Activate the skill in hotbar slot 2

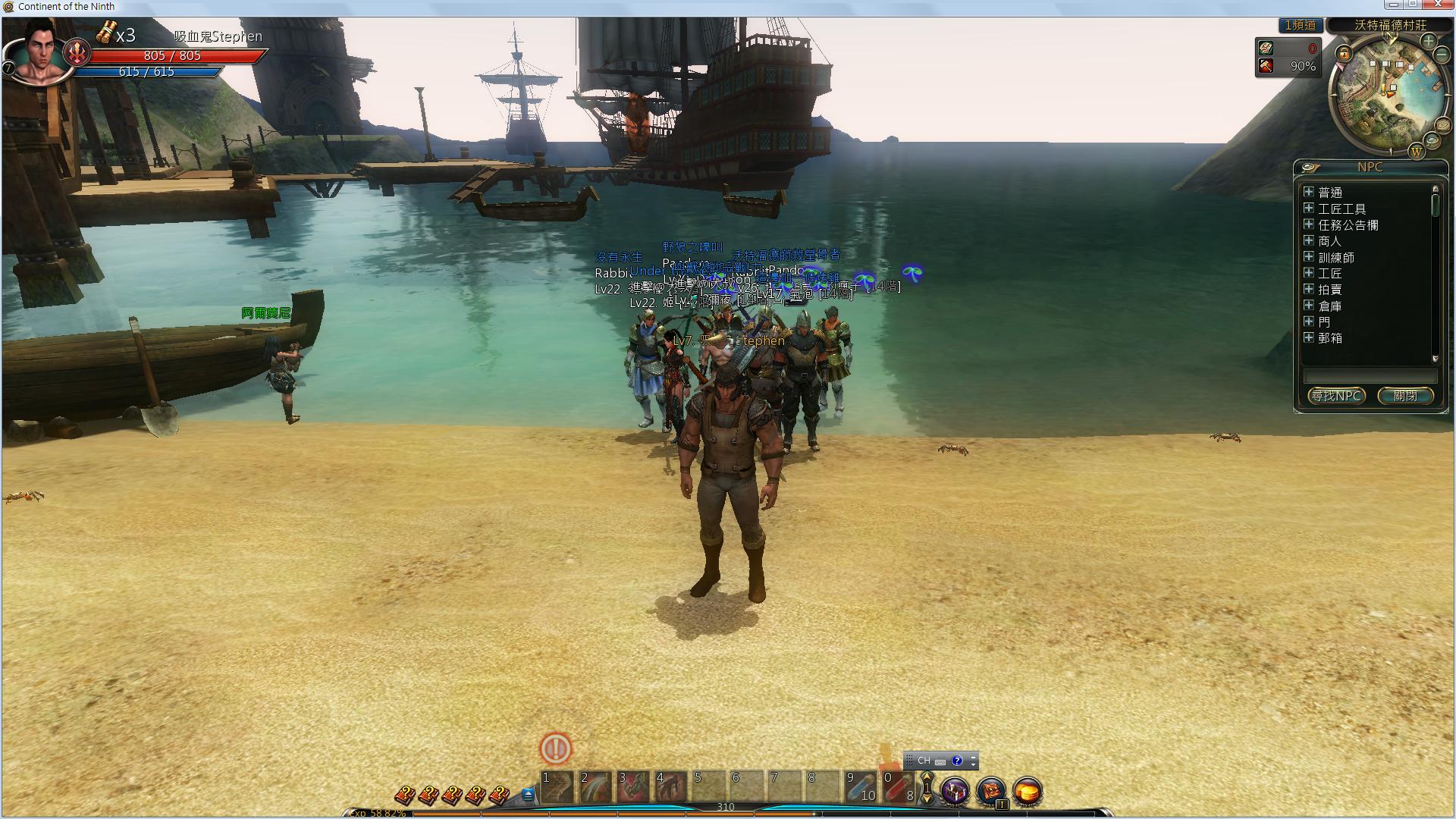click(595, 787)
